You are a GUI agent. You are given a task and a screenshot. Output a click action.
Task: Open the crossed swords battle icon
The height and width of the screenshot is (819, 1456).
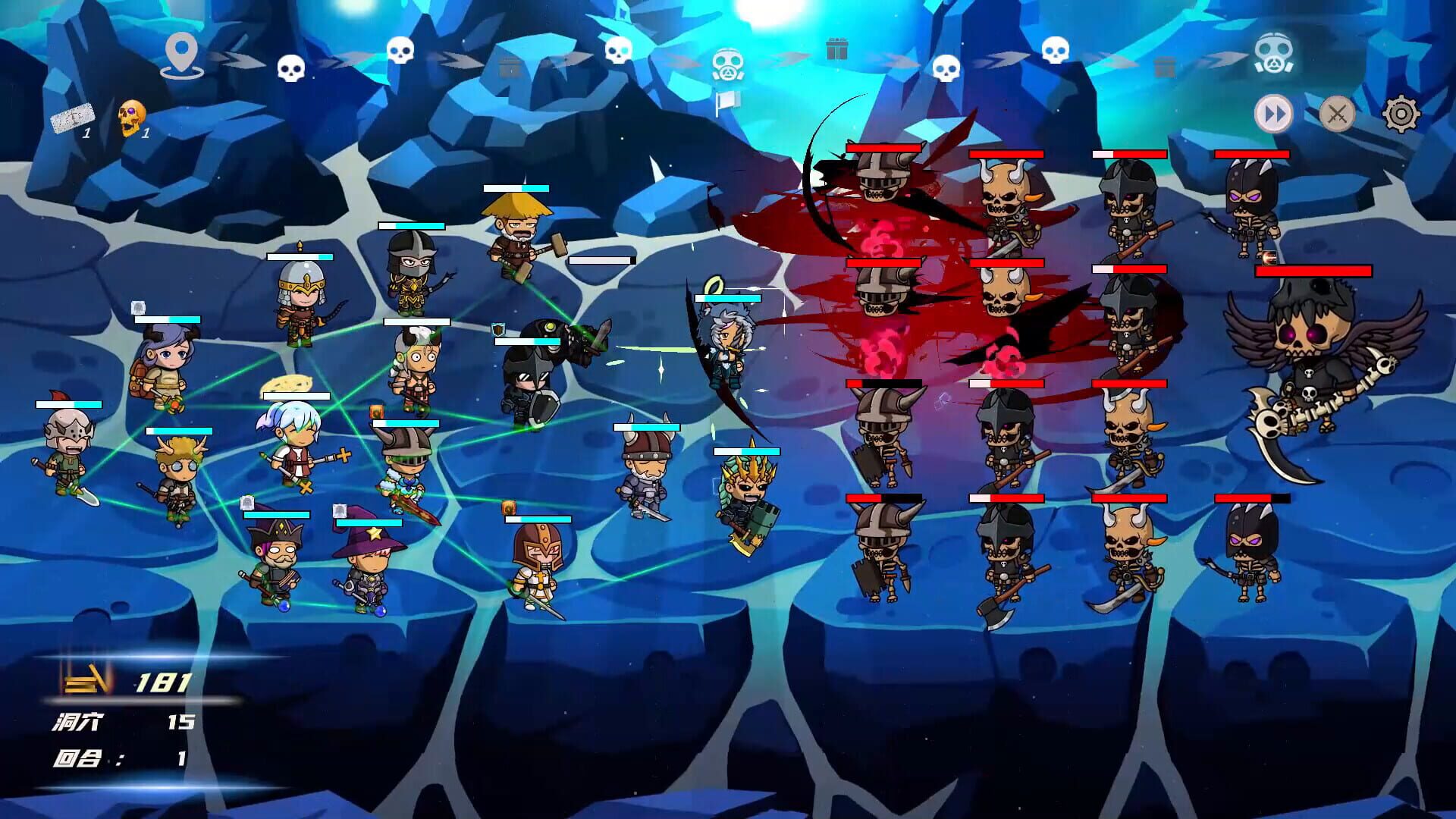click(1337, 115)
